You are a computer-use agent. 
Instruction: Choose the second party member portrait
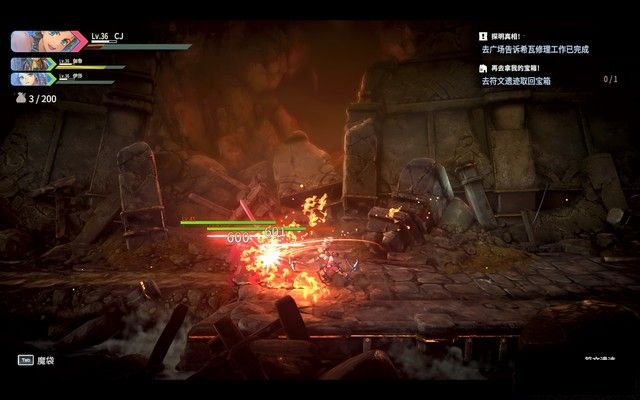pyautogui.click(x=32, y=63)
